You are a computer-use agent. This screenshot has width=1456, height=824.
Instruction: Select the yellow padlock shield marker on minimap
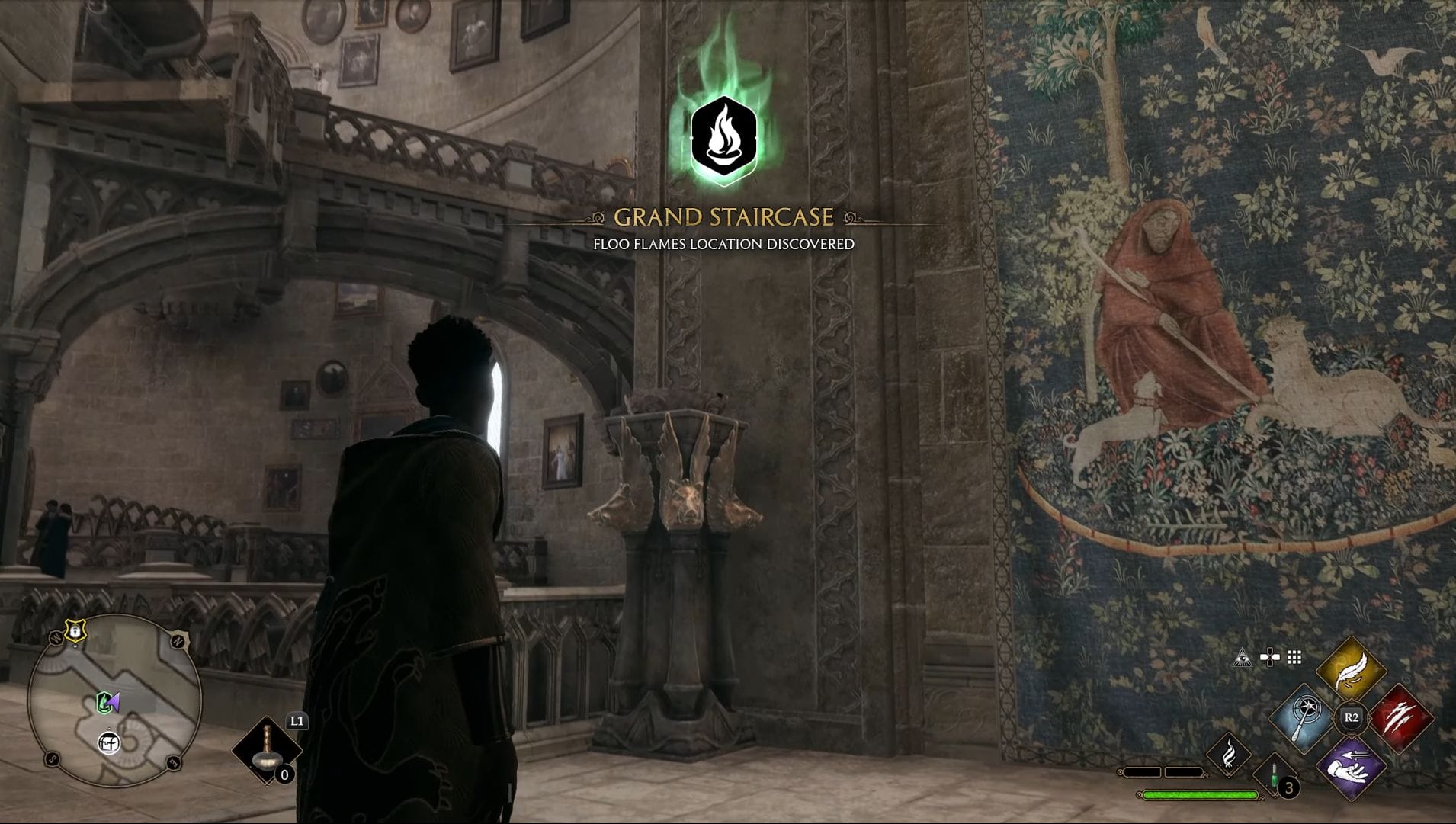coord(75,631)
